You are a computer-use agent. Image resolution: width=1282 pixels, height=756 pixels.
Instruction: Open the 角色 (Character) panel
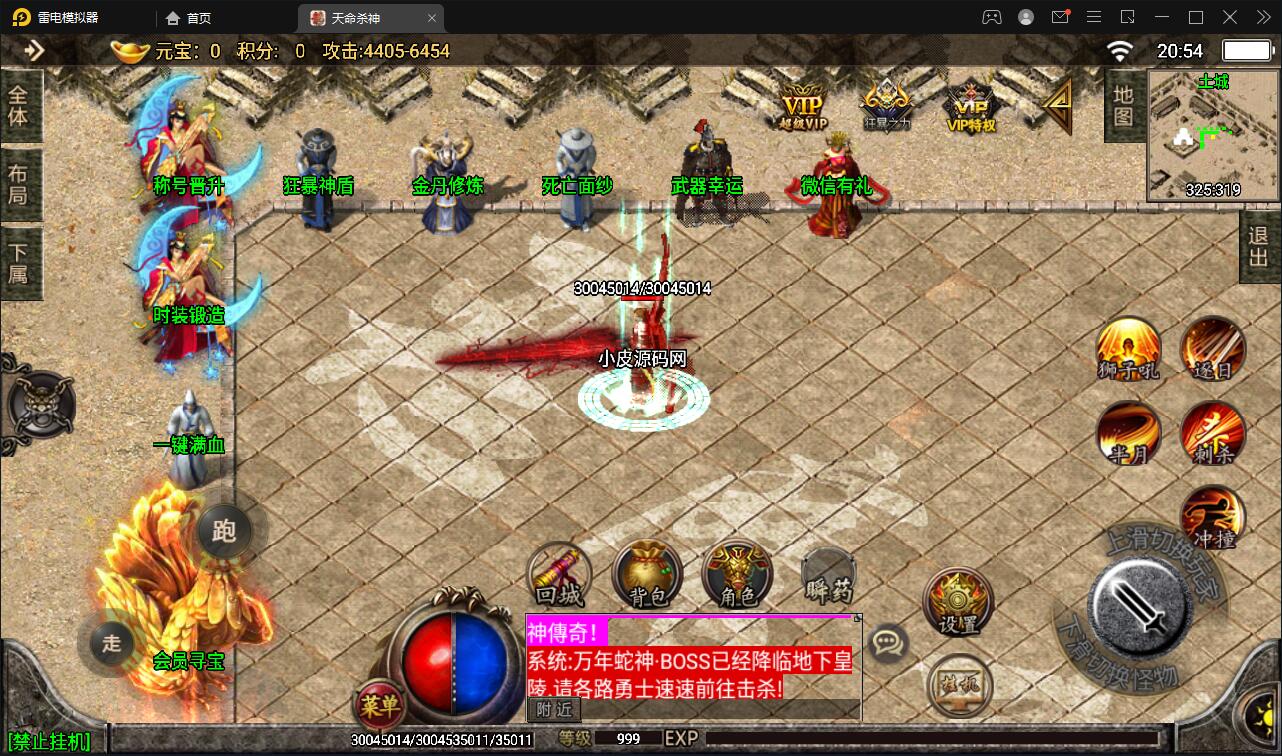pyautogui.click(x=737, y=575)
